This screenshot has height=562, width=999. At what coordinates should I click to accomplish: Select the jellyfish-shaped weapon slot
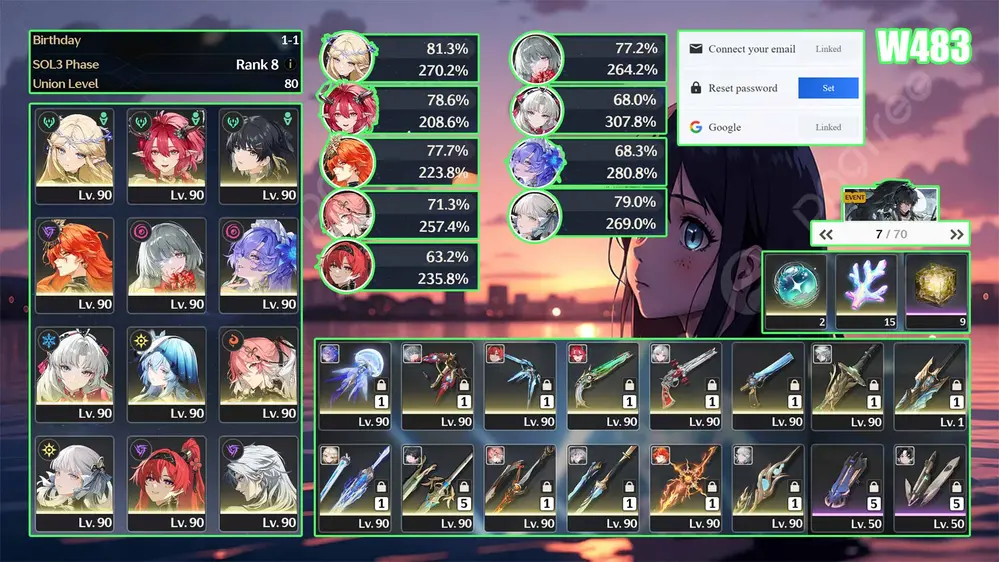[355, 386]
